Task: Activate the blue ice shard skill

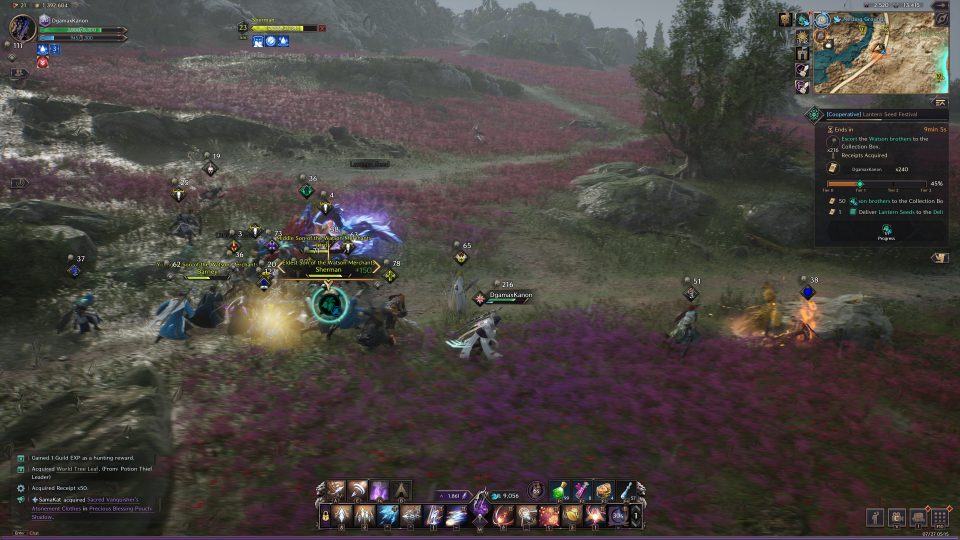Action: 387,516
